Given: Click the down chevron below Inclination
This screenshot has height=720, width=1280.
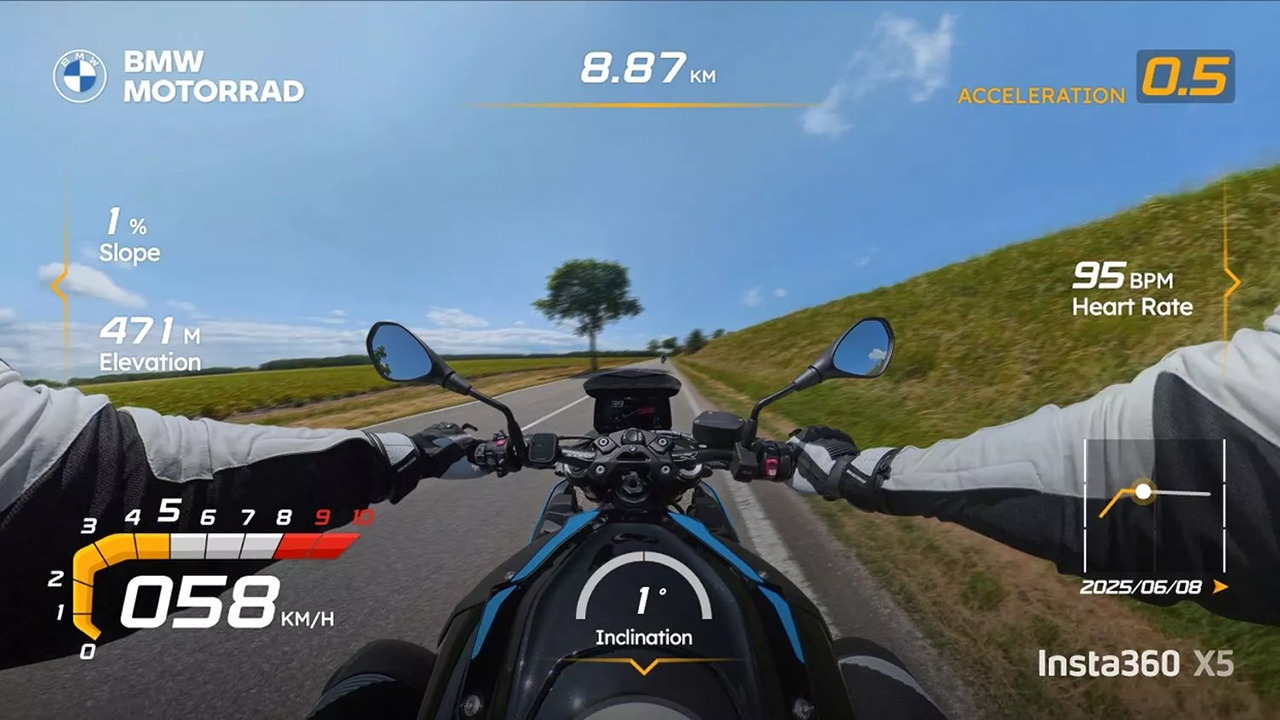Looking at the screenshot, I should point(644,665).
